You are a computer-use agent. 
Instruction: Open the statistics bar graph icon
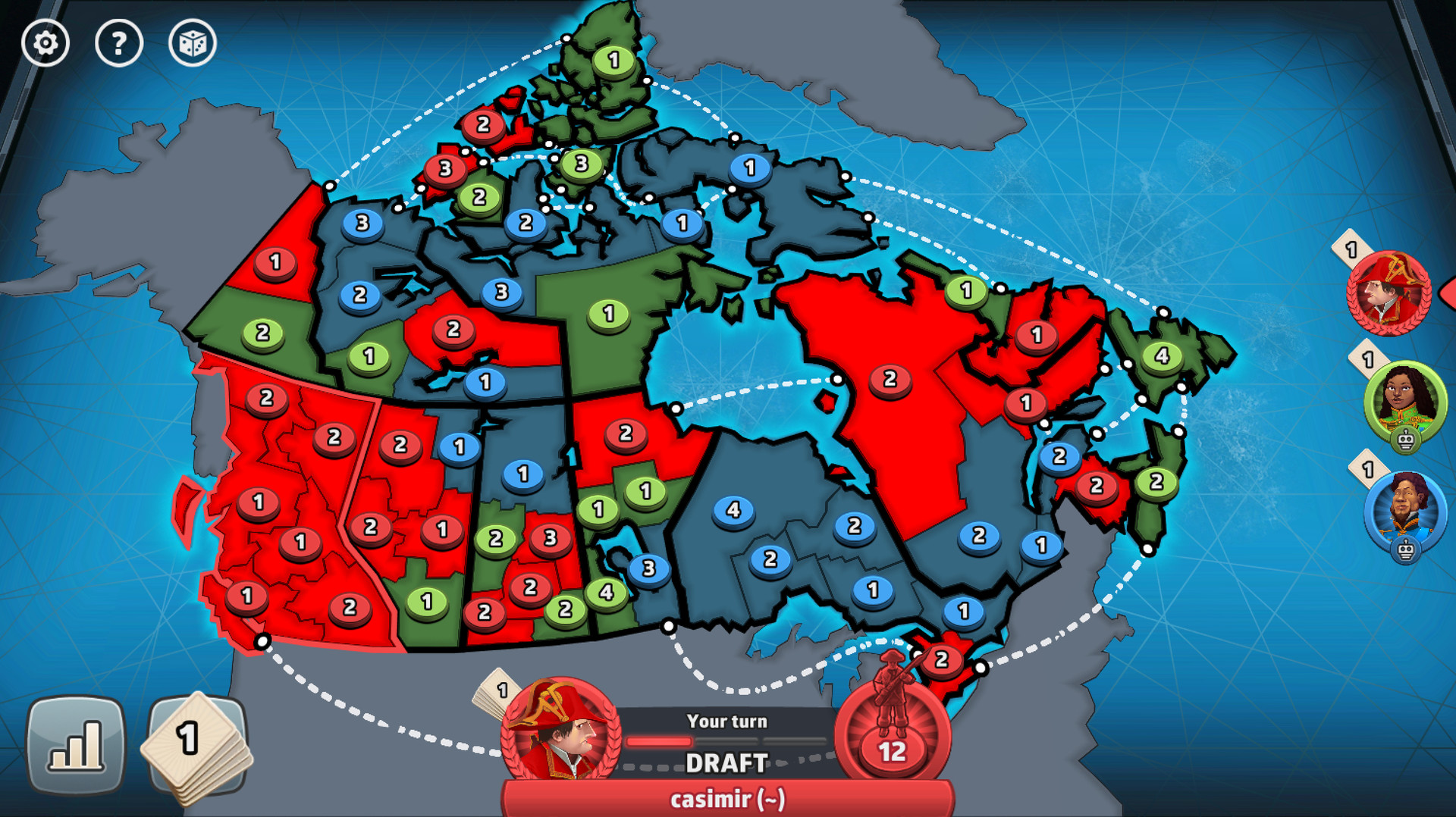(x=76, y=747)
